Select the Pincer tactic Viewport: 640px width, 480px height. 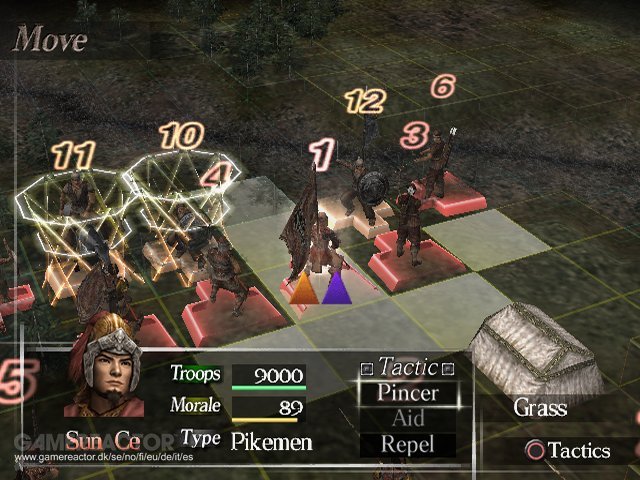[x=407, y=392]
